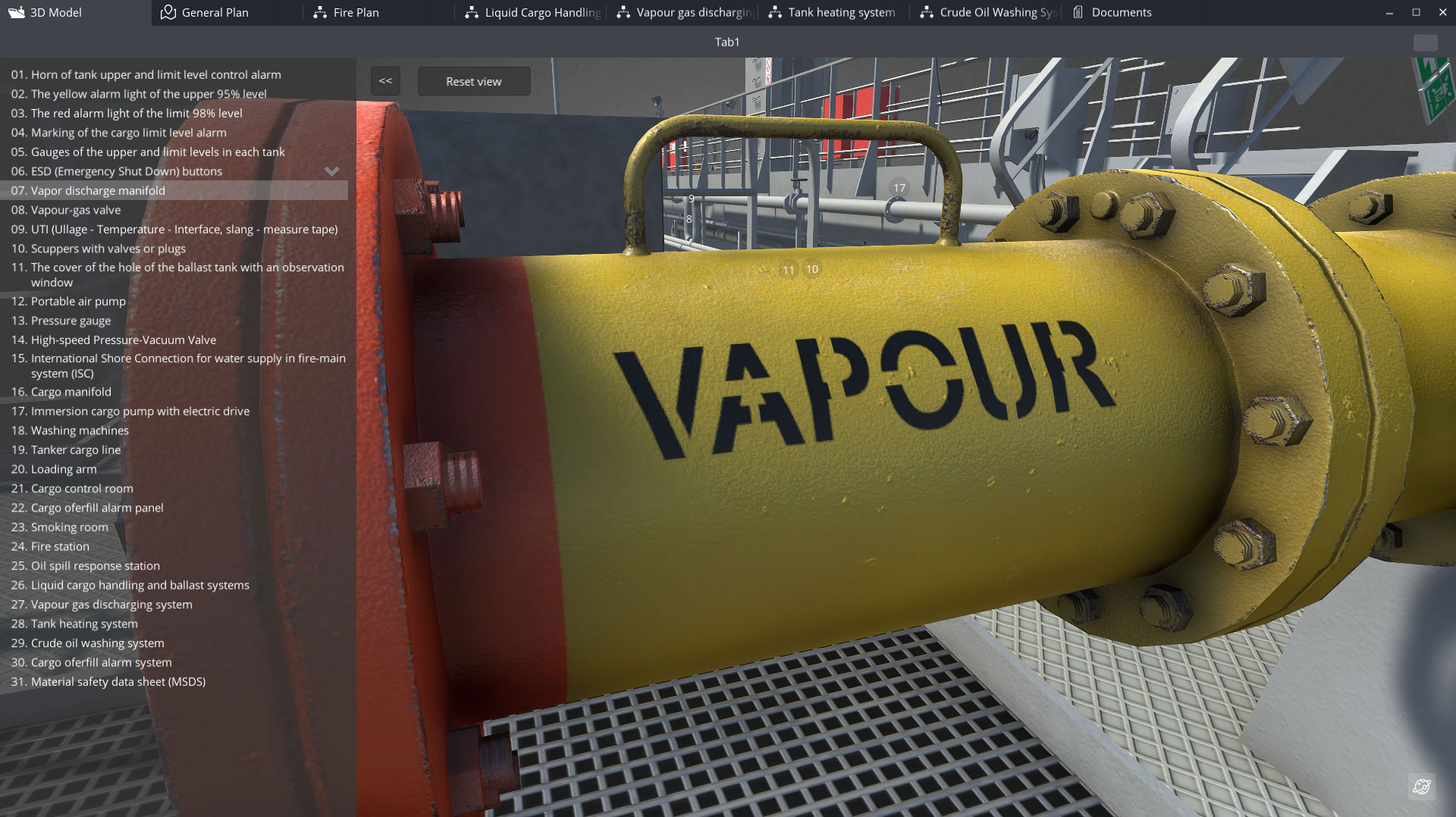Image resolution: width=1456 pixels, height=817 pixels.
Task: Open the Documents tab
Action: pyautogui.click(x=1120, y=13)
